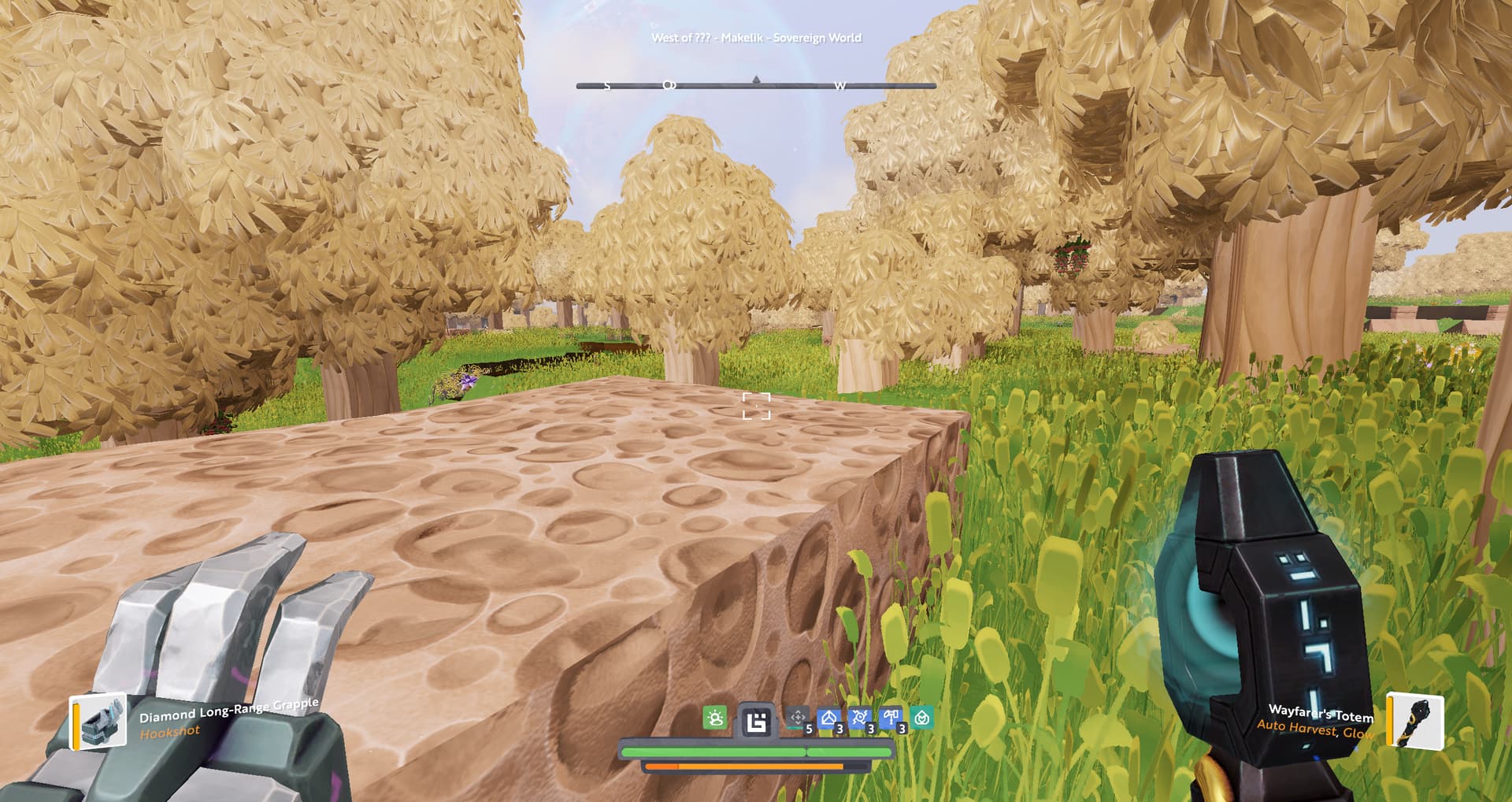
Task: Click the grey four-arrow crosshair buff icon
Action: click(x=798, y=718)
